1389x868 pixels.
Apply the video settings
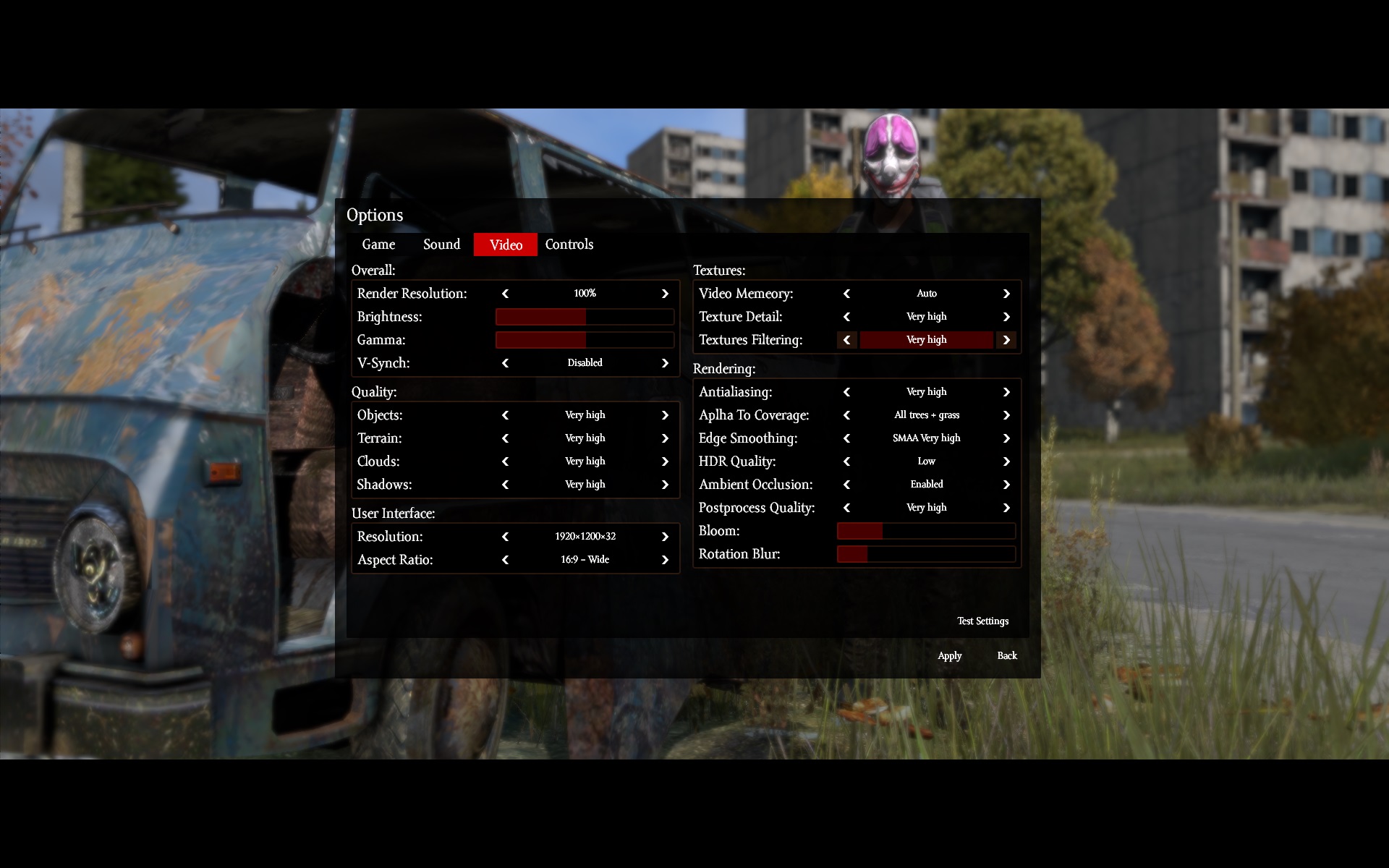[949, 655]
